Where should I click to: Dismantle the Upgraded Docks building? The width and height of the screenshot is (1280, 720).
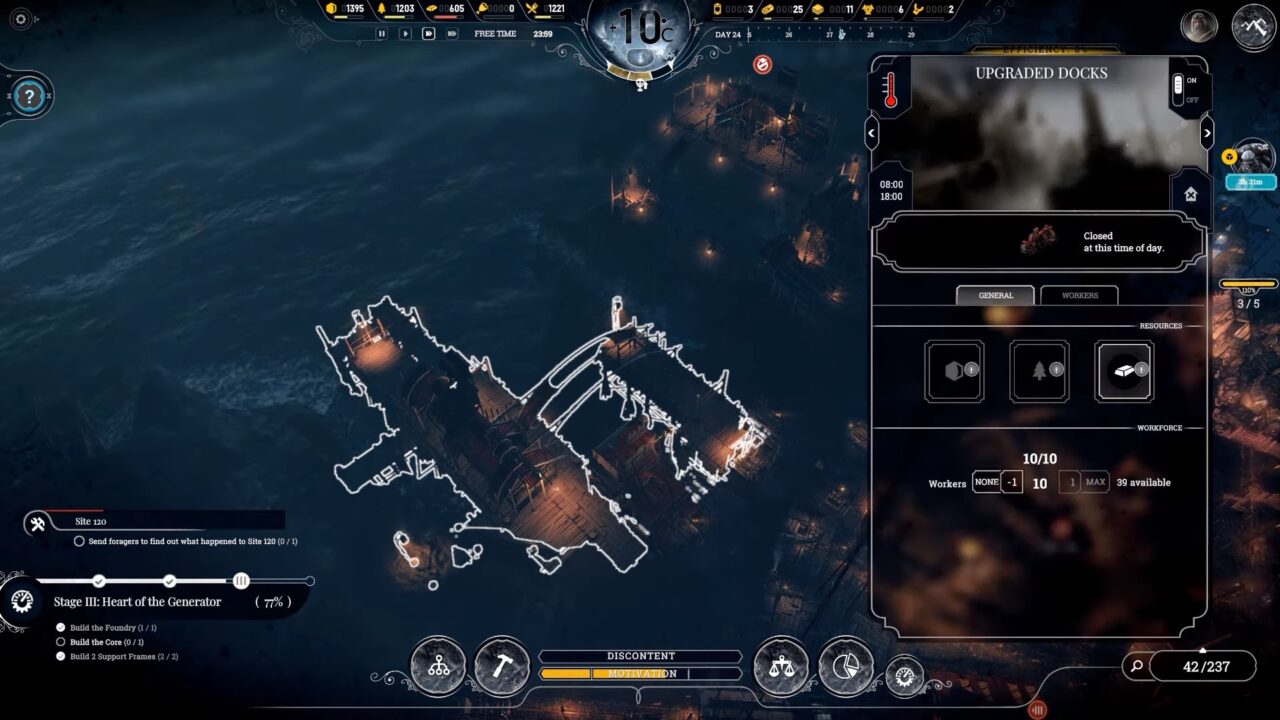(x=1190, y=195)
